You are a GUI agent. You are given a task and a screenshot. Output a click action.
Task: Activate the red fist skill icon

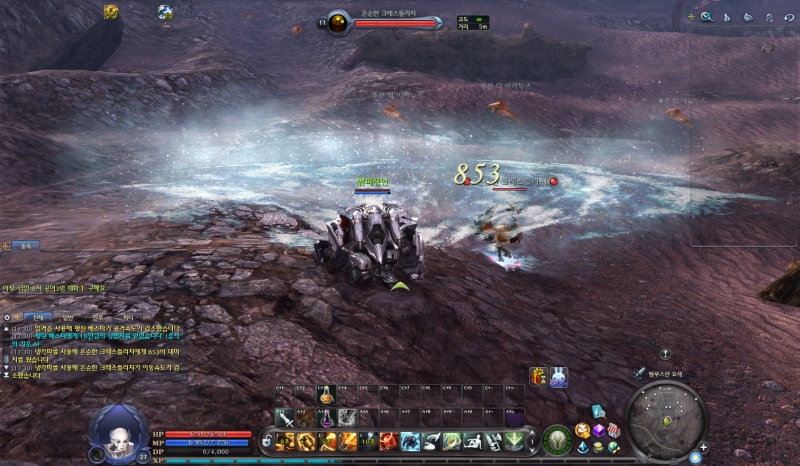click(x=390, y=441)
